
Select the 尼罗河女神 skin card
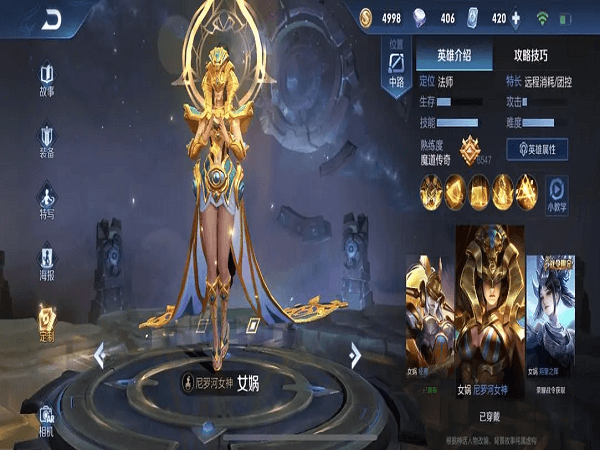click(x=489, y=315)
